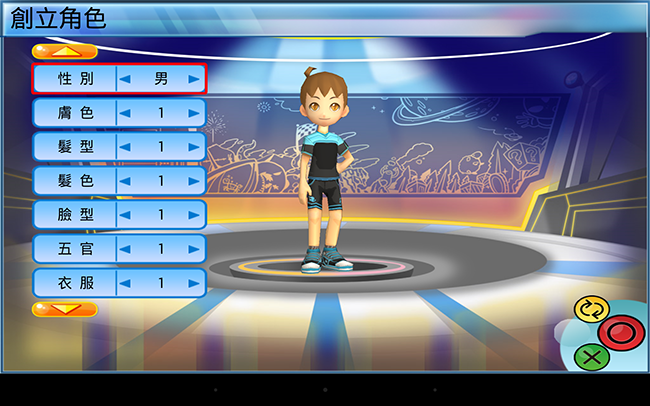Switch to the previous 性別 gender option
The image size is (650, 406).
[x=126, y=78]
